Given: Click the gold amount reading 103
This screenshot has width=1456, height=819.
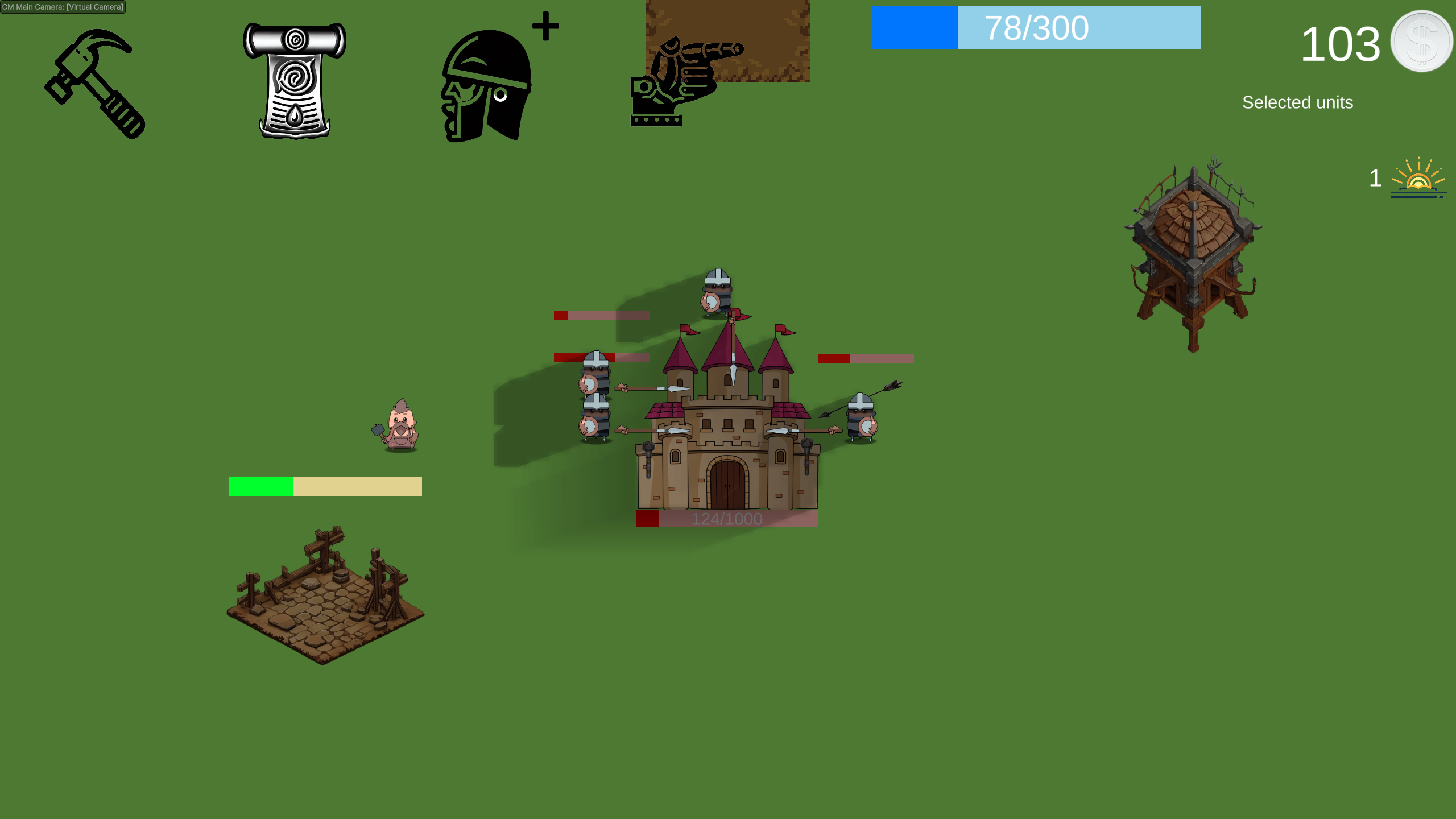Looking at the screenshot, I should pyautogui.click(x=1341, y=45).
